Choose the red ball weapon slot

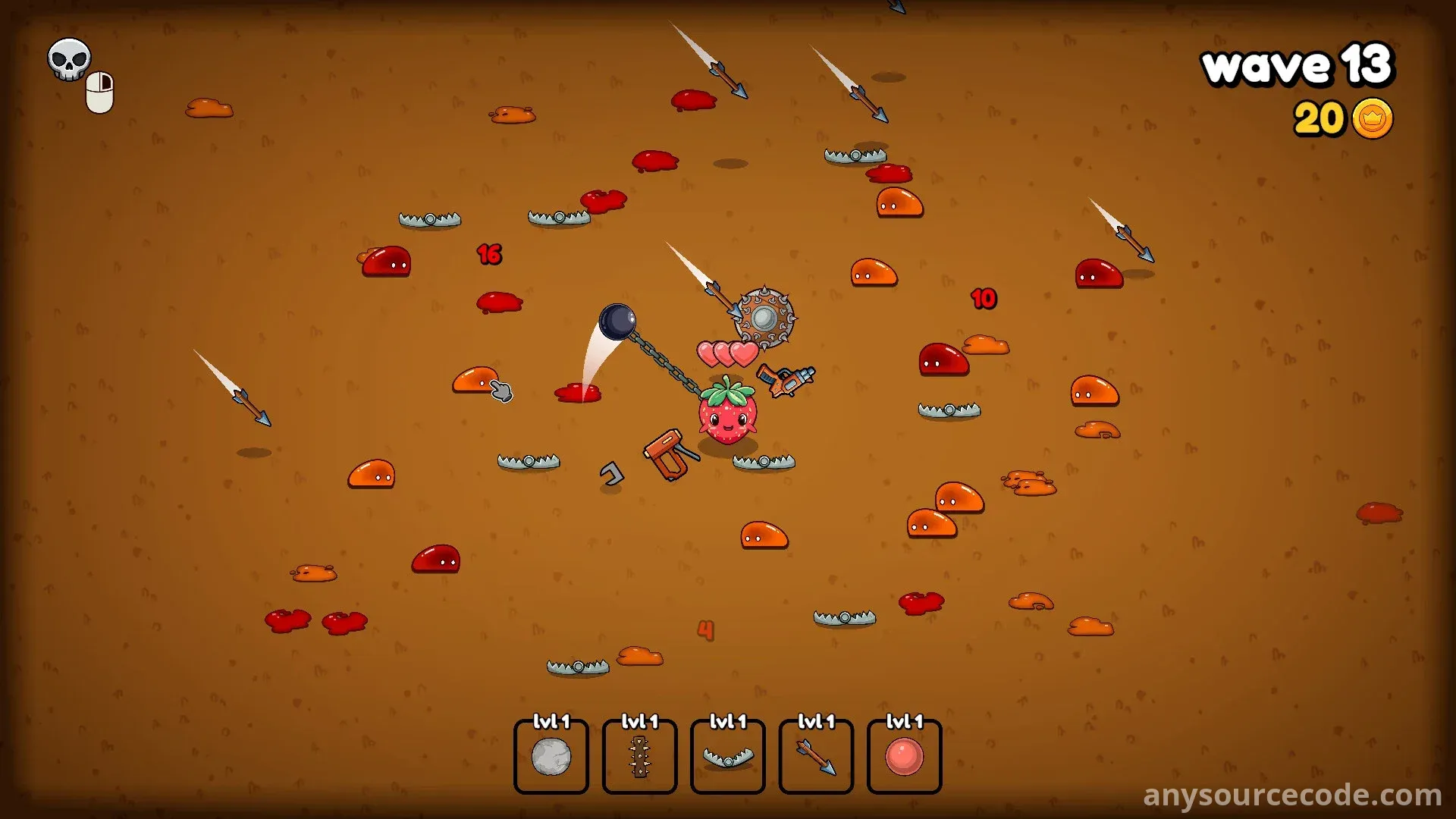pyautogui.click(x=904, y=757)
